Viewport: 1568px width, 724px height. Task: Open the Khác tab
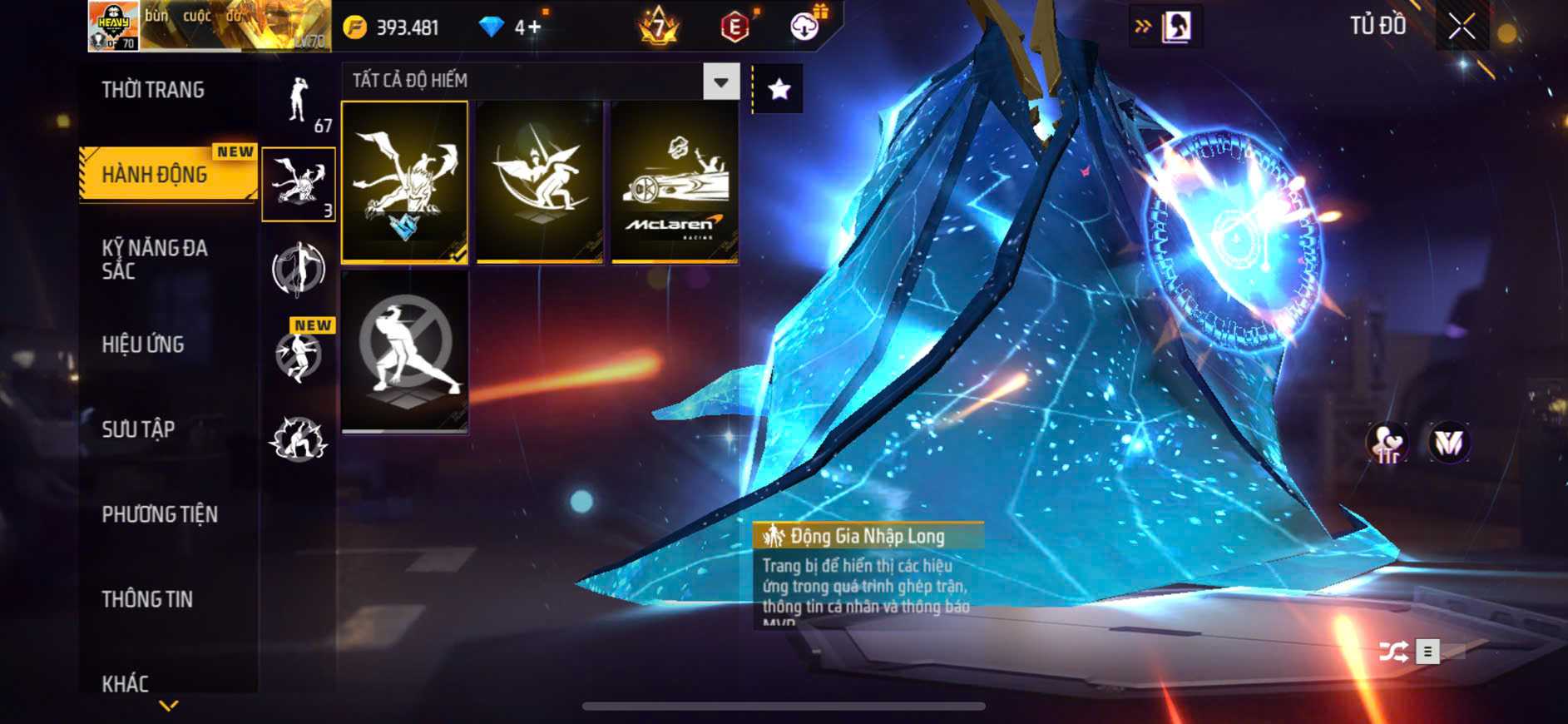point(126,683)
